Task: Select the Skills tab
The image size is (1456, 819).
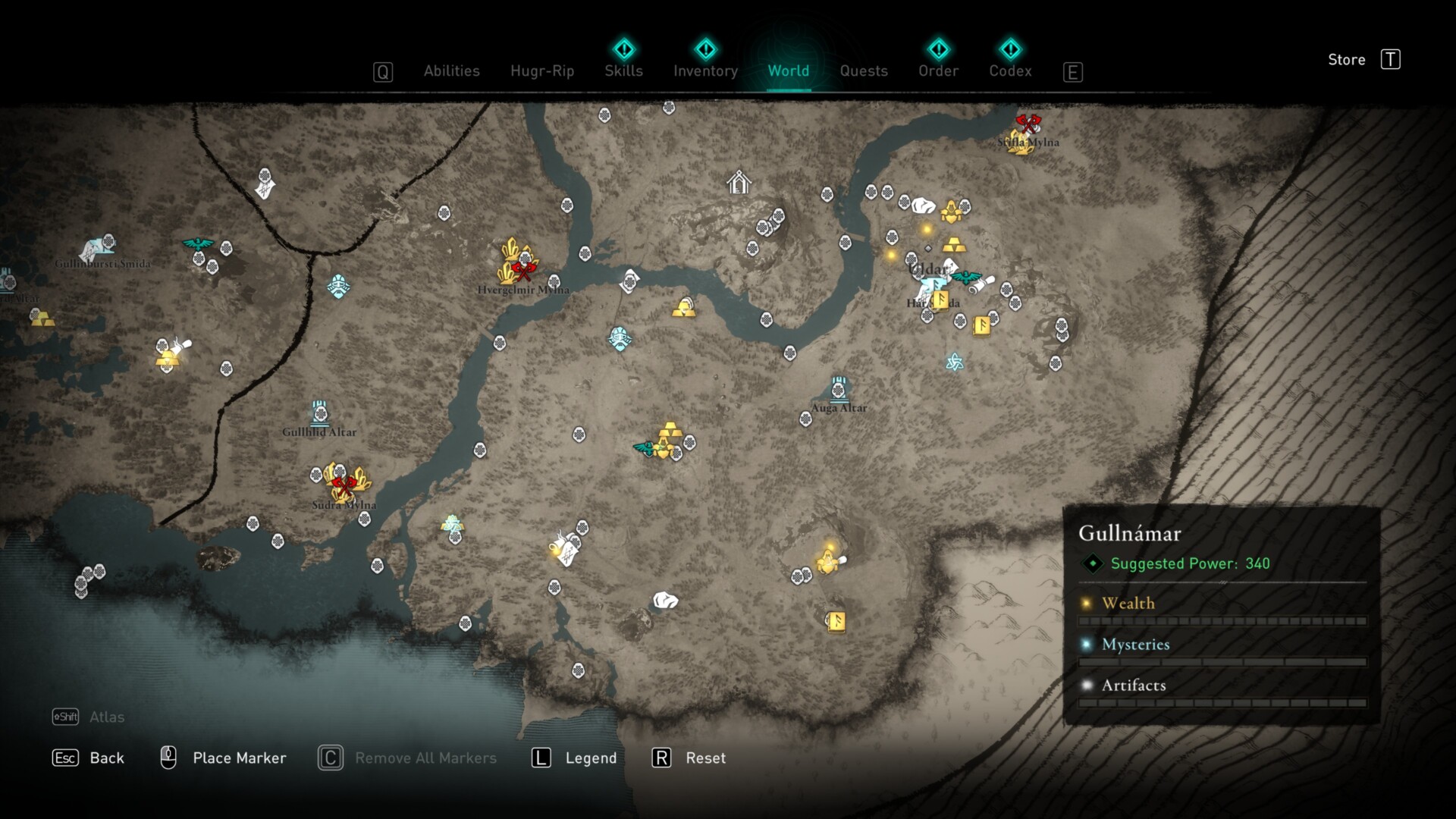Action: (x=623, y=71)
